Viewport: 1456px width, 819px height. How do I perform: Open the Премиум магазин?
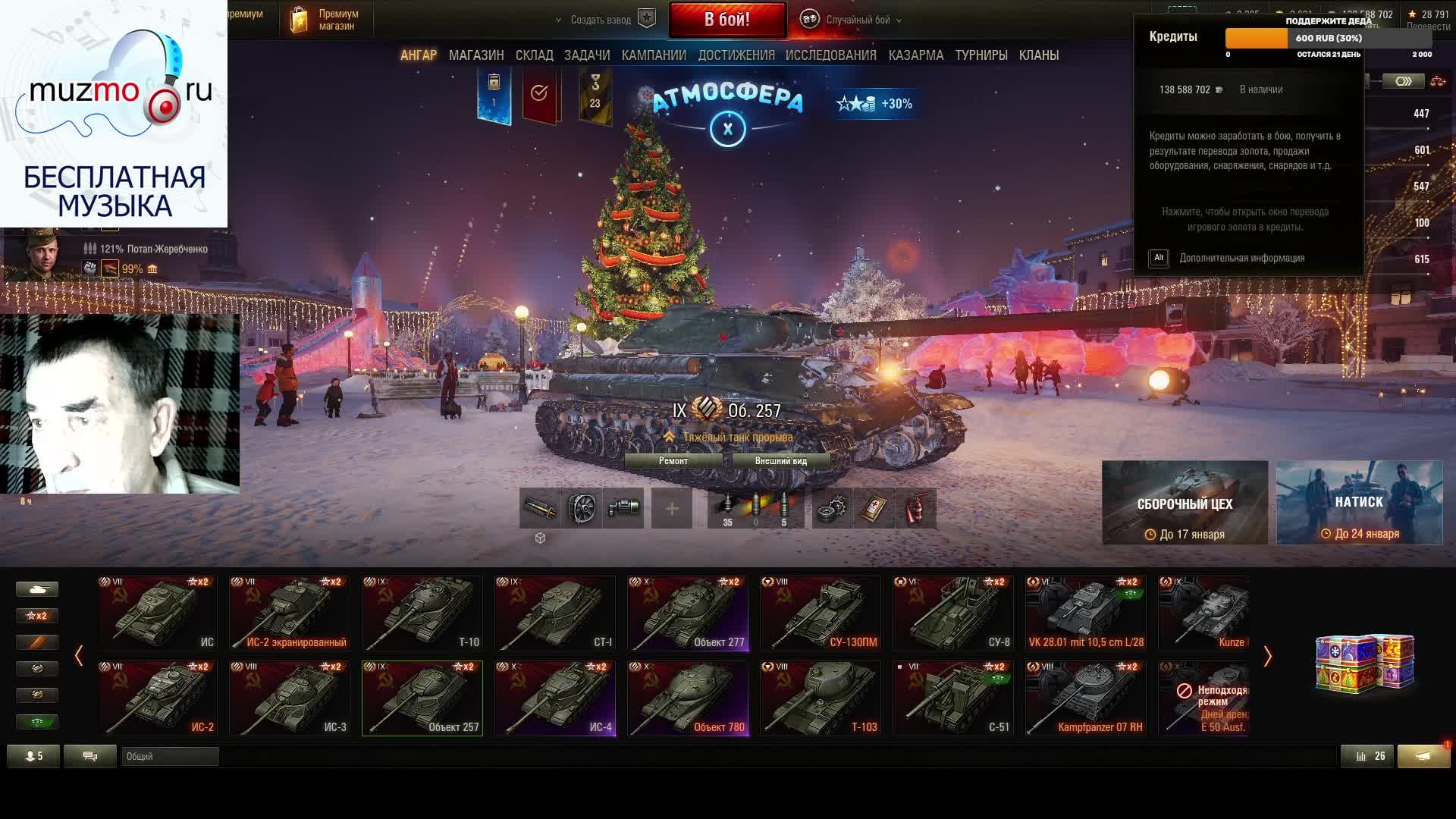tap(325, 20)
